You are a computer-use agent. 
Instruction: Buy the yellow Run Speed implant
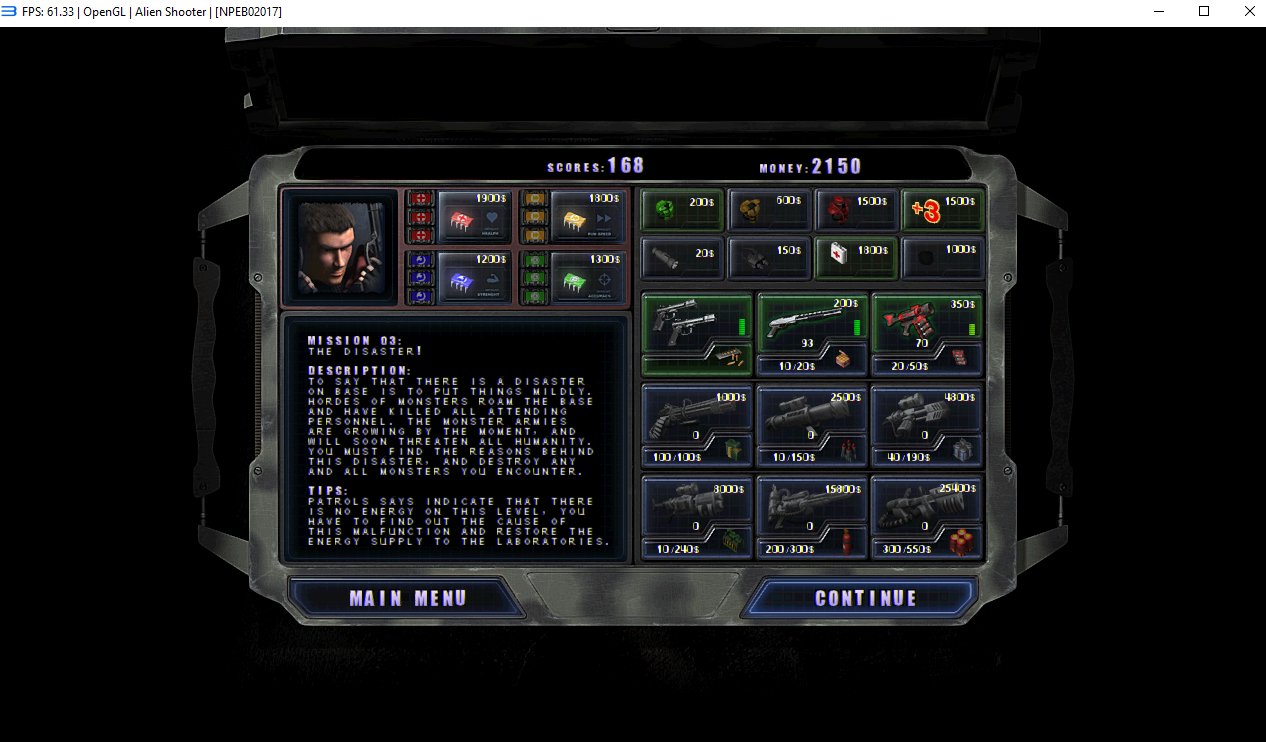[x=587, y=215]
